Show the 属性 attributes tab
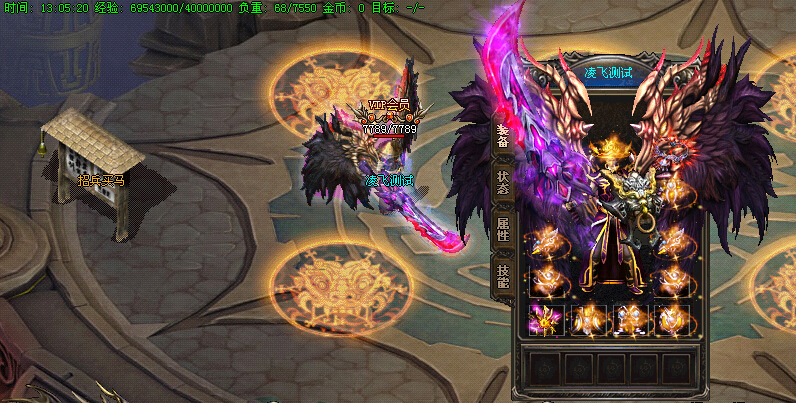This screenshot has width=796, height=403. [502, 229]
